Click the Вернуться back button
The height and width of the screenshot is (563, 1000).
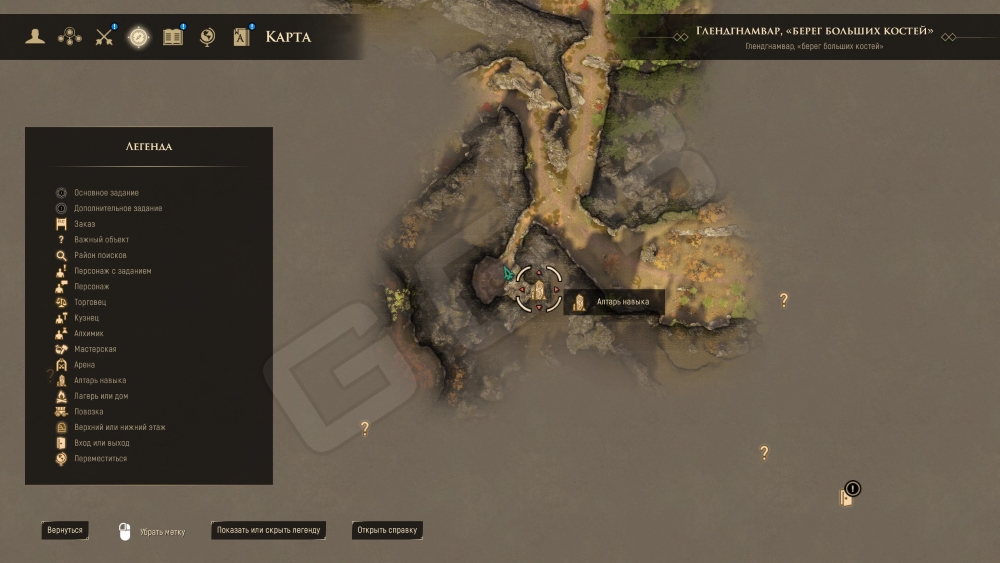tap(65, 530)
